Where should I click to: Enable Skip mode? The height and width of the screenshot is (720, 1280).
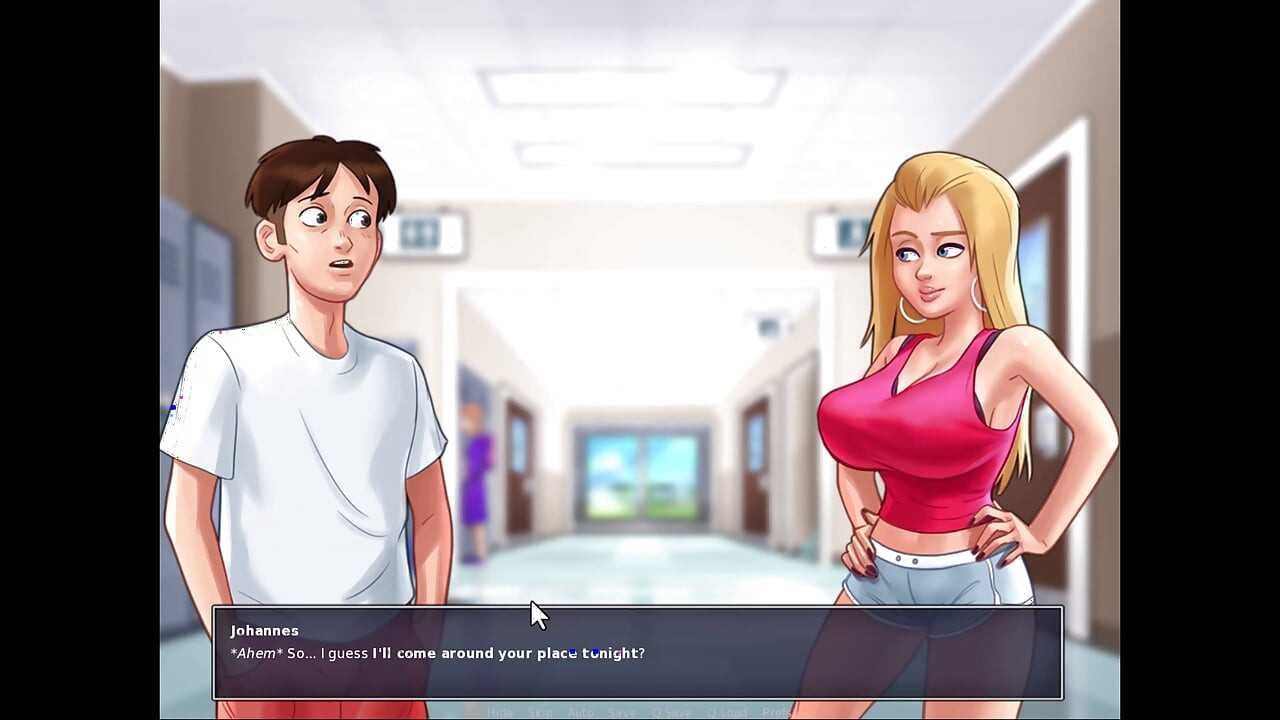point(540,712)
